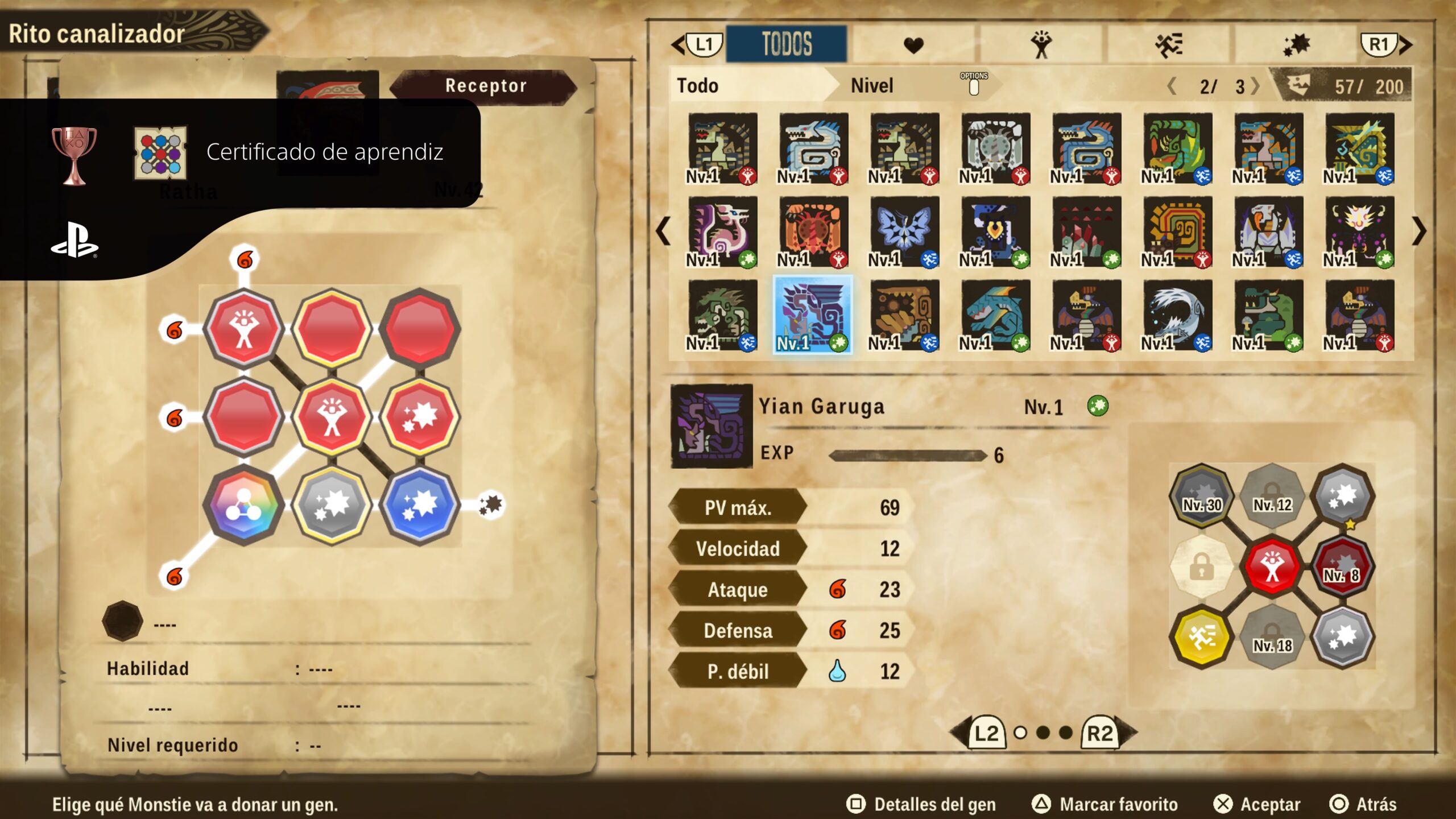
Task: Select the dark red Nv. 8 gene
Action: click(1342, 566)
